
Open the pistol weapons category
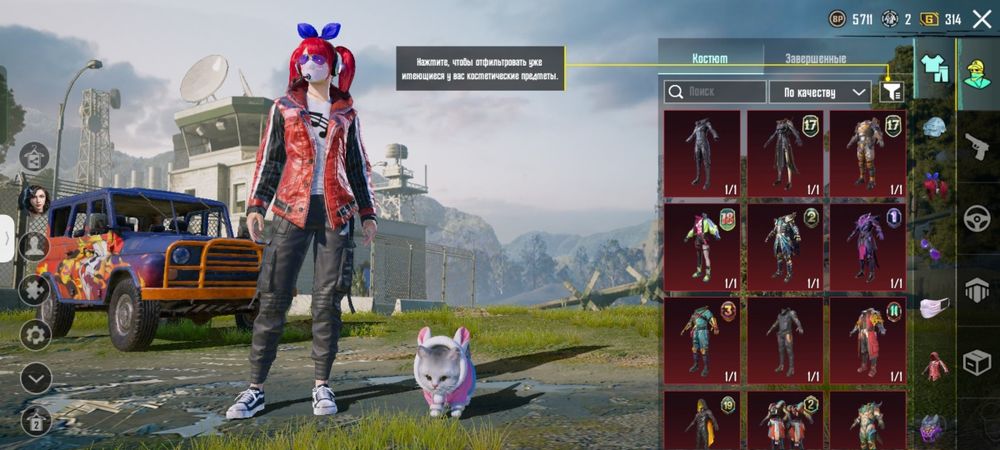[976, 147]
